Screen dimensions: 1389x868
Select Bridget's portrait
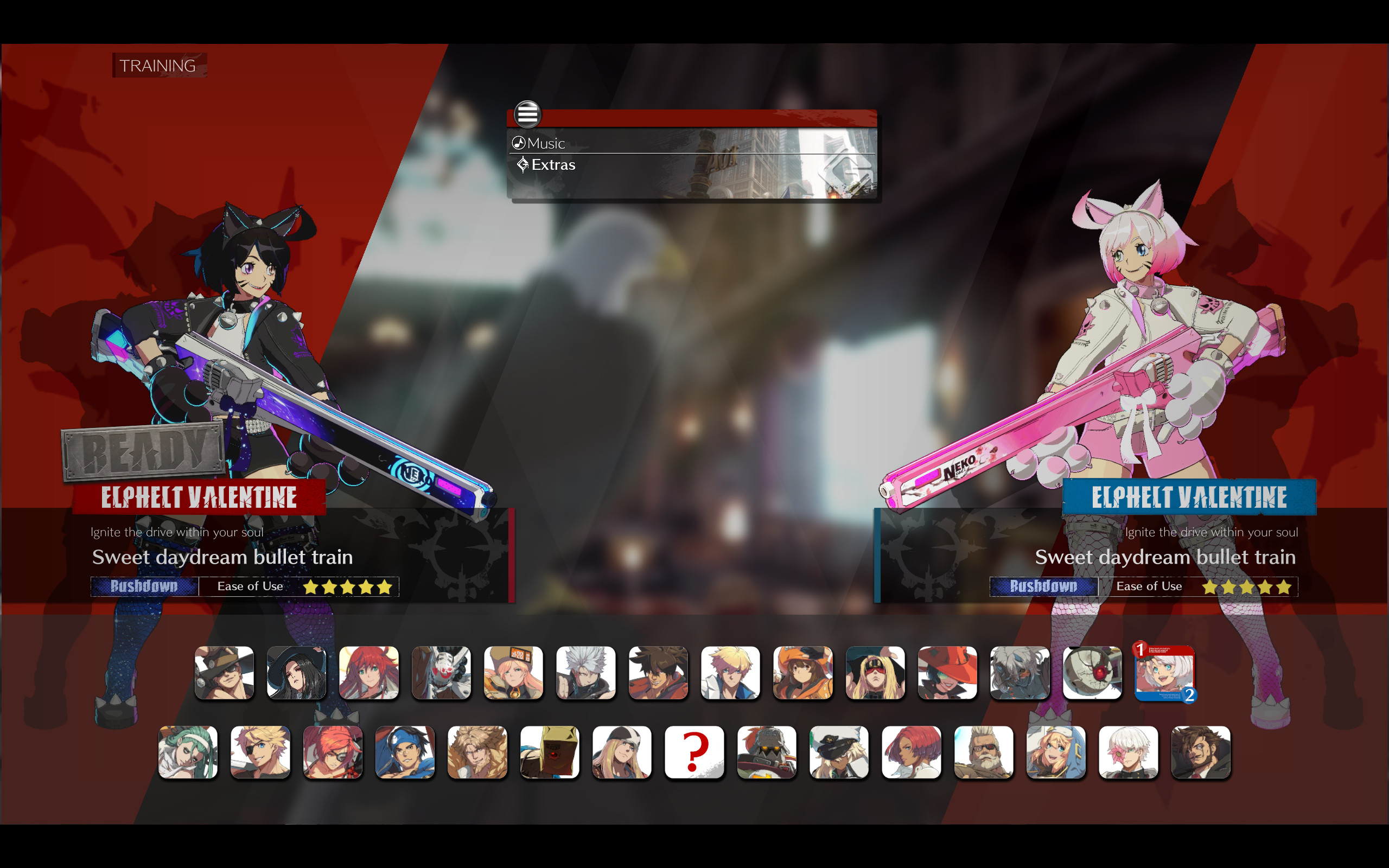[1056, 752]
